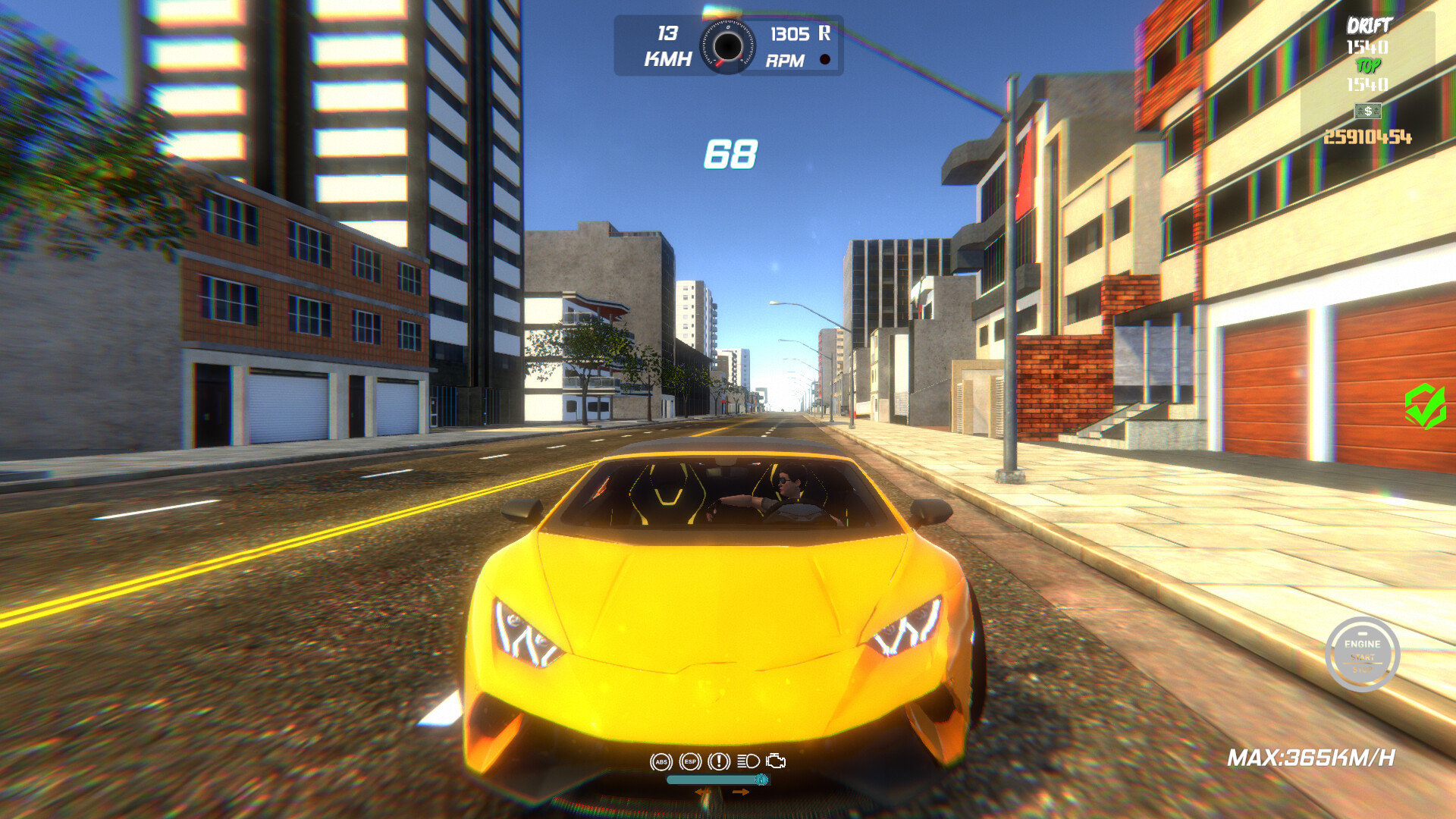Click the check engine icon
The width and height of the screenshot is (1456, 819).
click(775, 761)
